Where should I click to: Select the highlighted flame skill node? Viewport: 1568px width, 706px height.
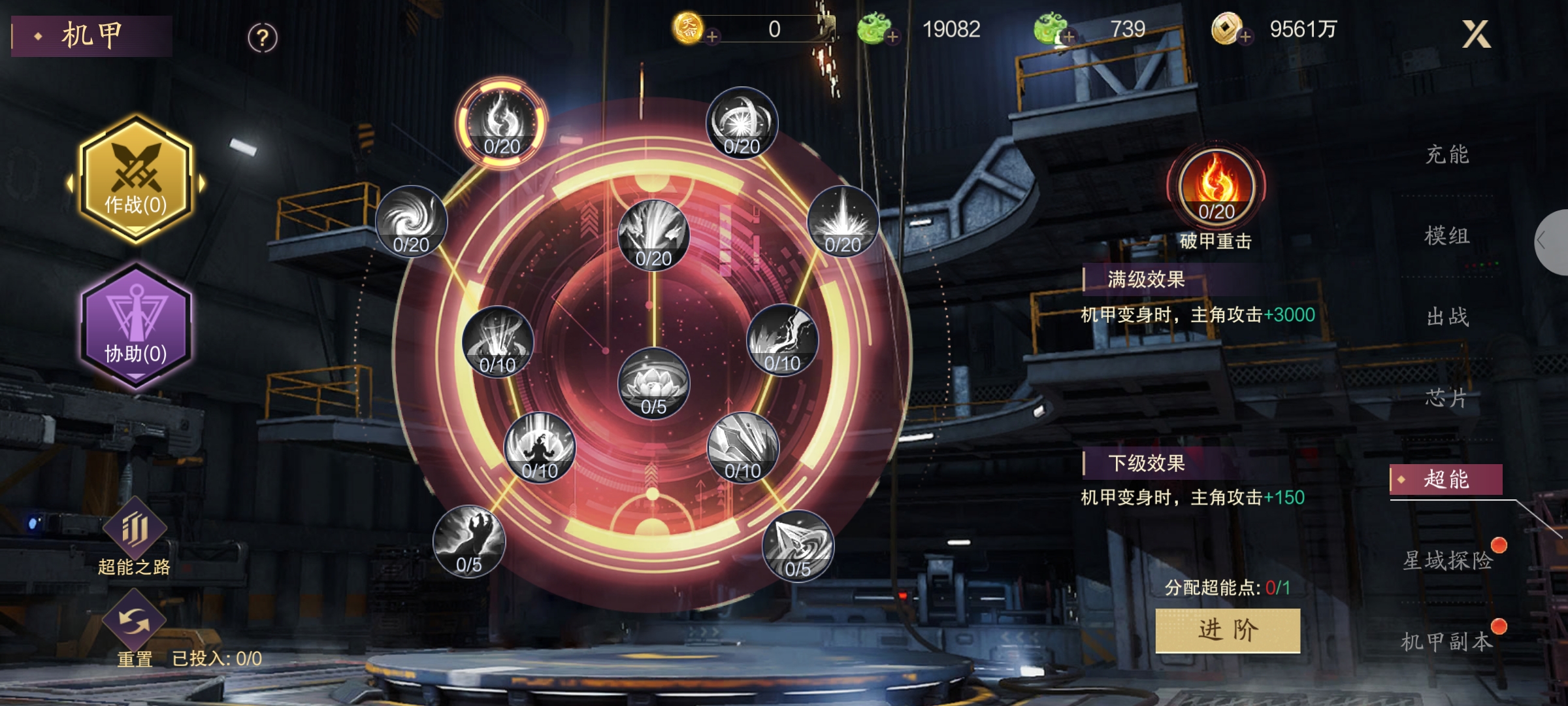point(502,124)
